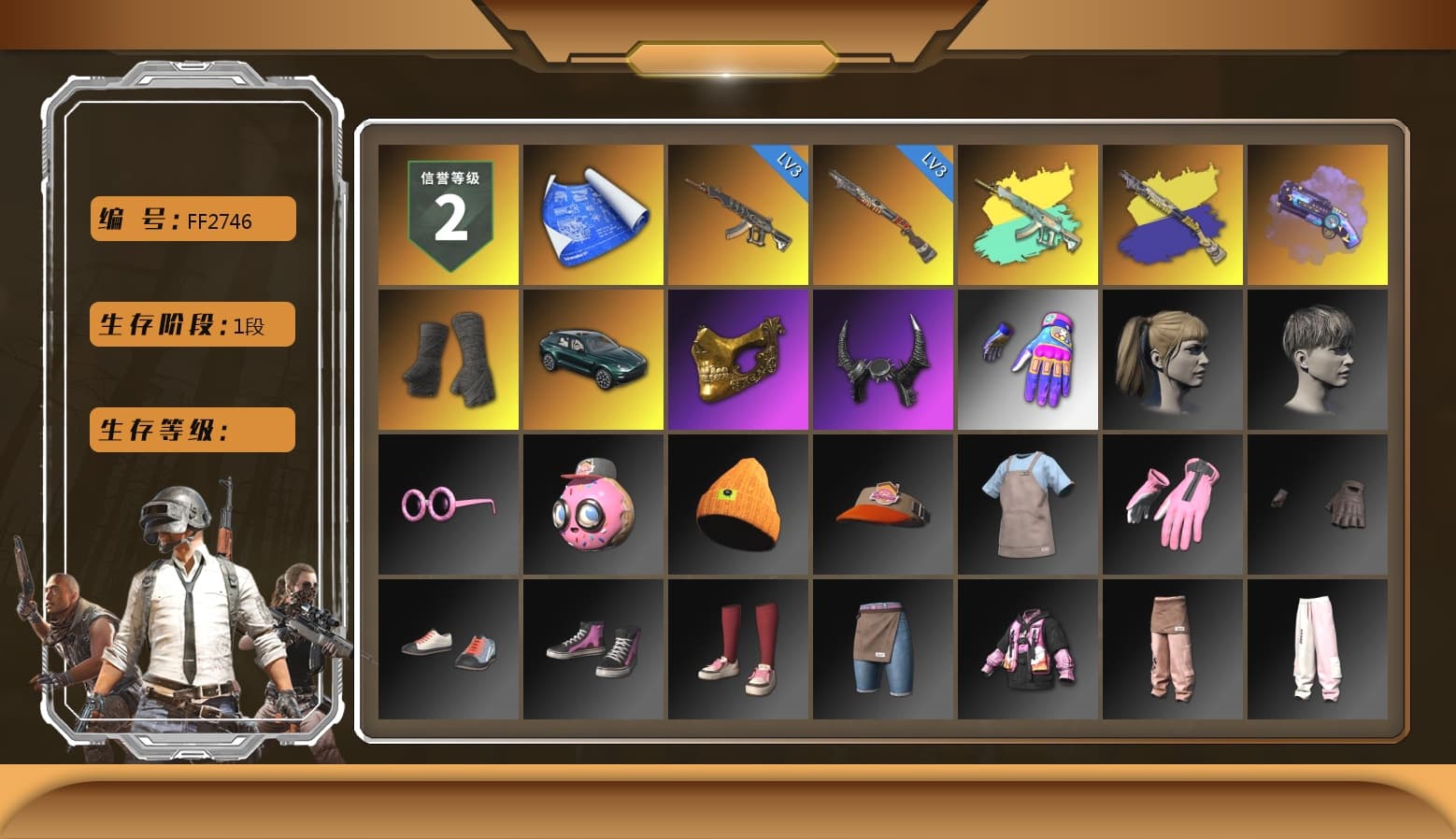This screenshot has height=839, width=1456.
Task: Open the purple smoke pistol skin
Action: point(1318,213)
